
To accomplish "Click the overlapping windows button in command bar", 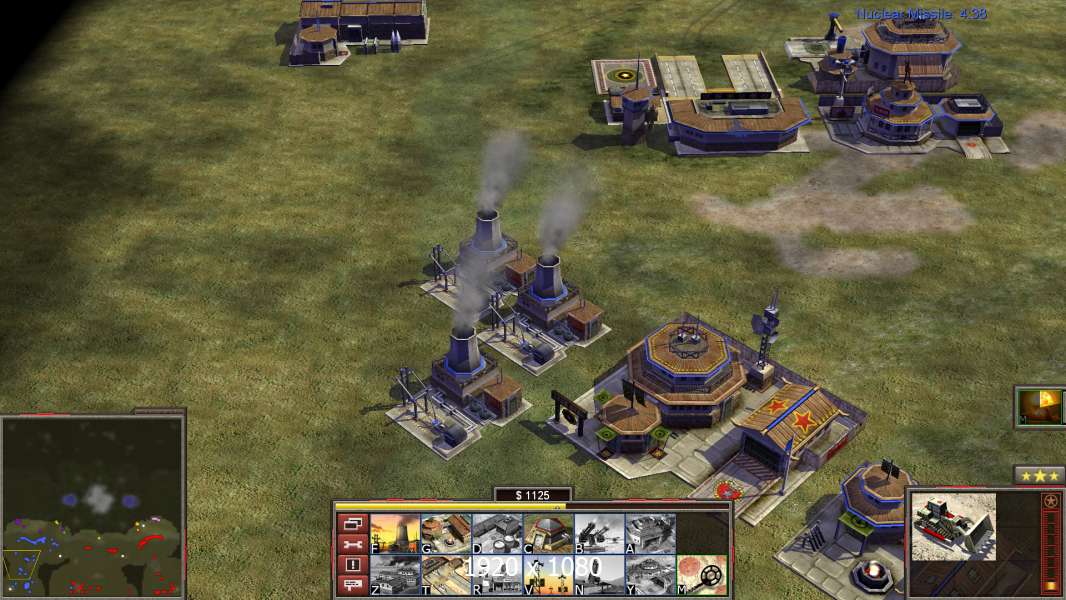I will (x=352, y=523).
